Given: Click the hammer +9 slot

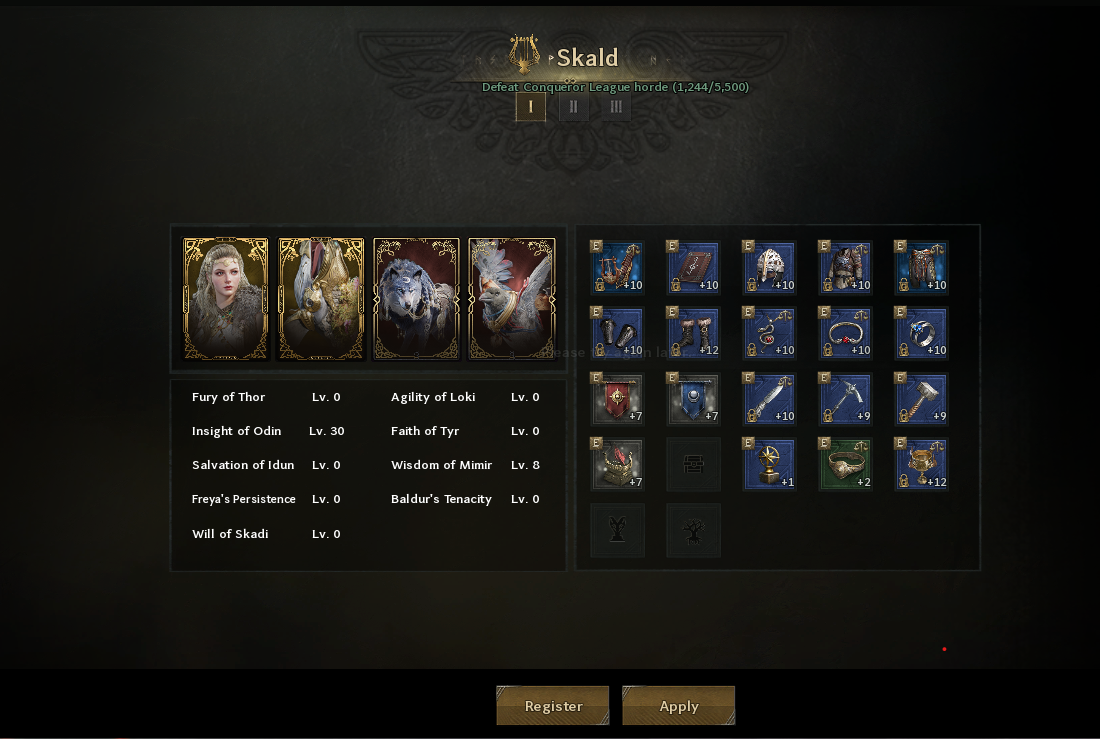Looking at the screenshot, I should pos(922,399).
